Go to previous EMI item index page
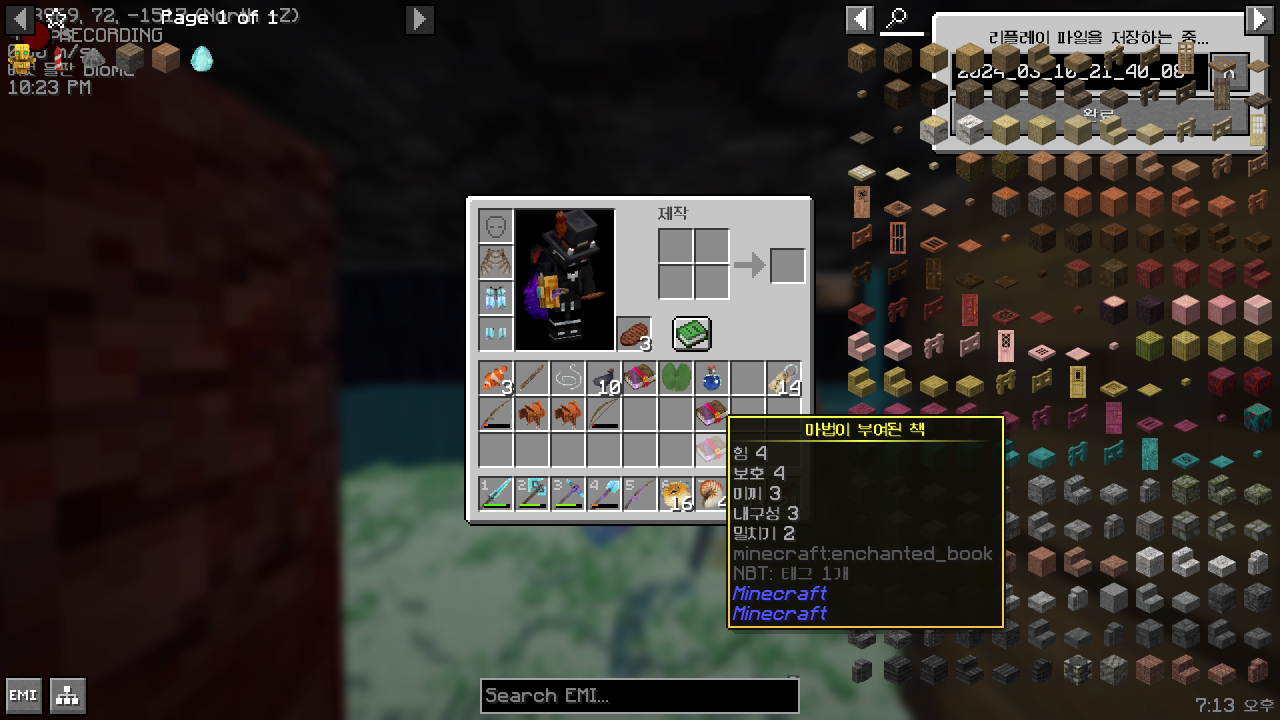This screenshot has width=1280, height=720. pos(860,19)
